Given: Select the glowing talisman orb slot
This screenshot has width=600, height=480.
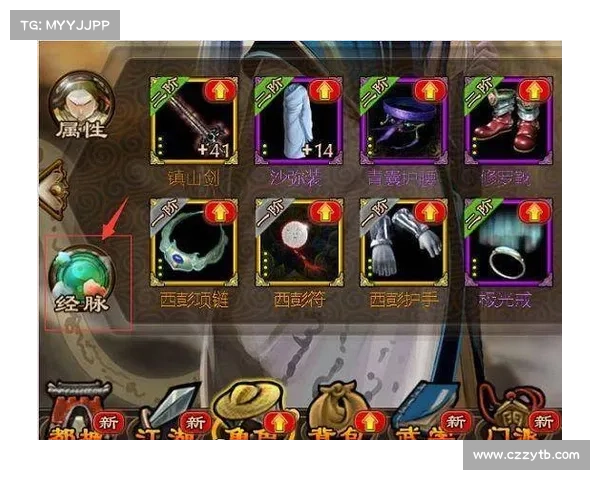Looking at the screenshot, I should coord(297,242).
